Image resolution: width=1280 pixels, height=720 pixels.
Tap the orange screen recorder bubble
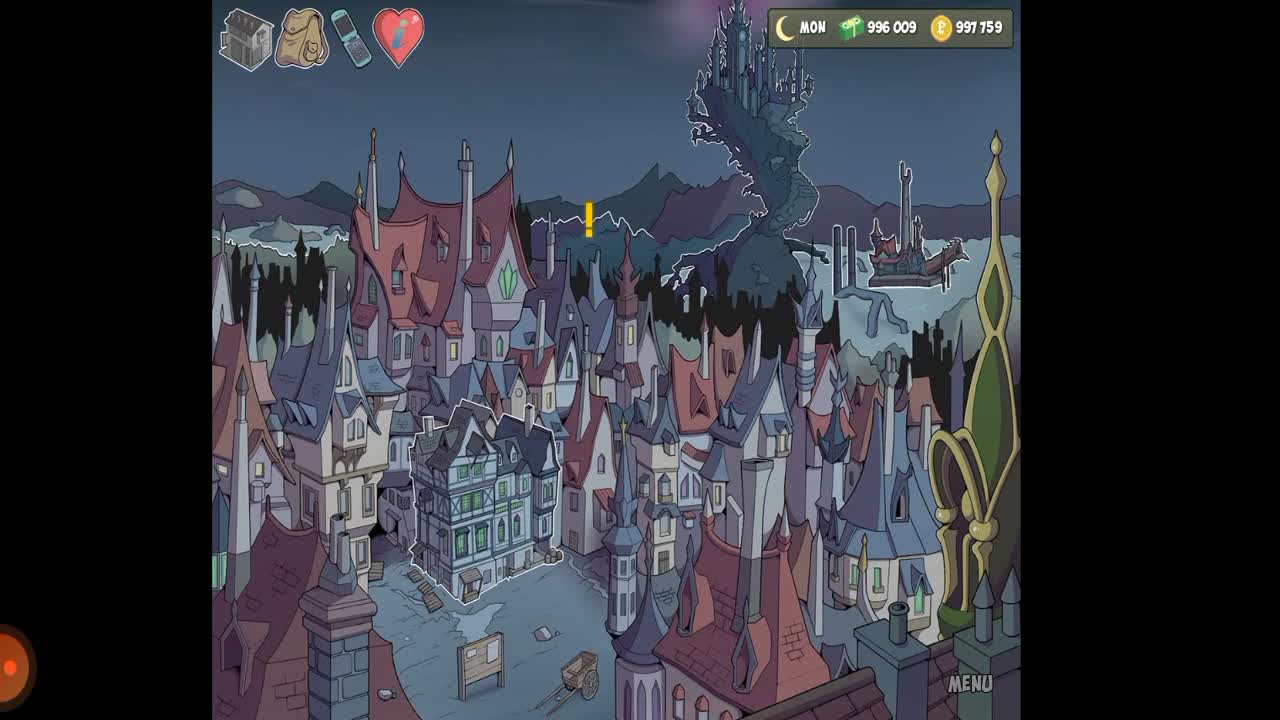pyautogui.click(x=12, y=668)
